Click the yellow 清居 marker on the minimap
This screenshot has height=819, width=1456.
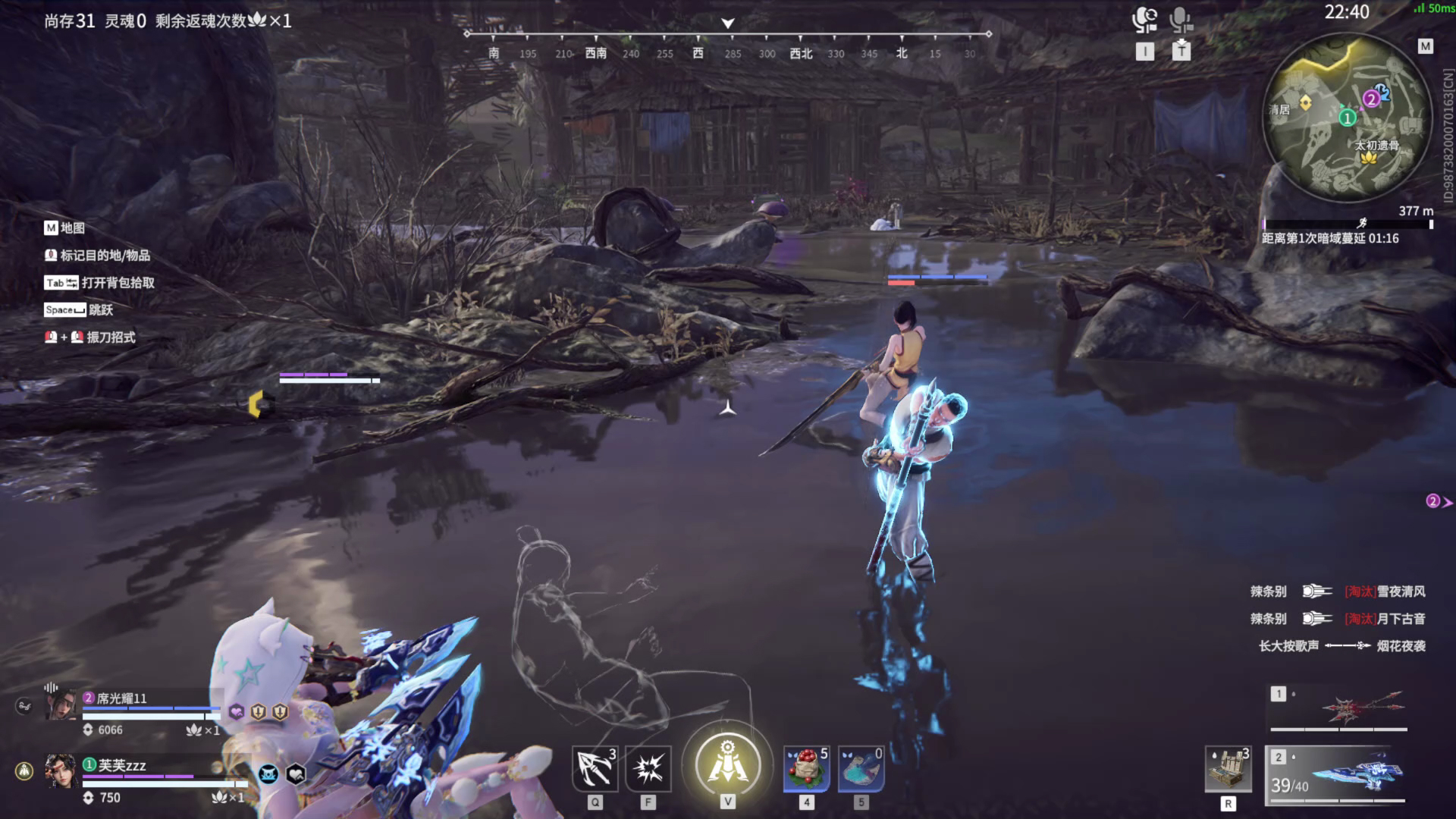1305,102
